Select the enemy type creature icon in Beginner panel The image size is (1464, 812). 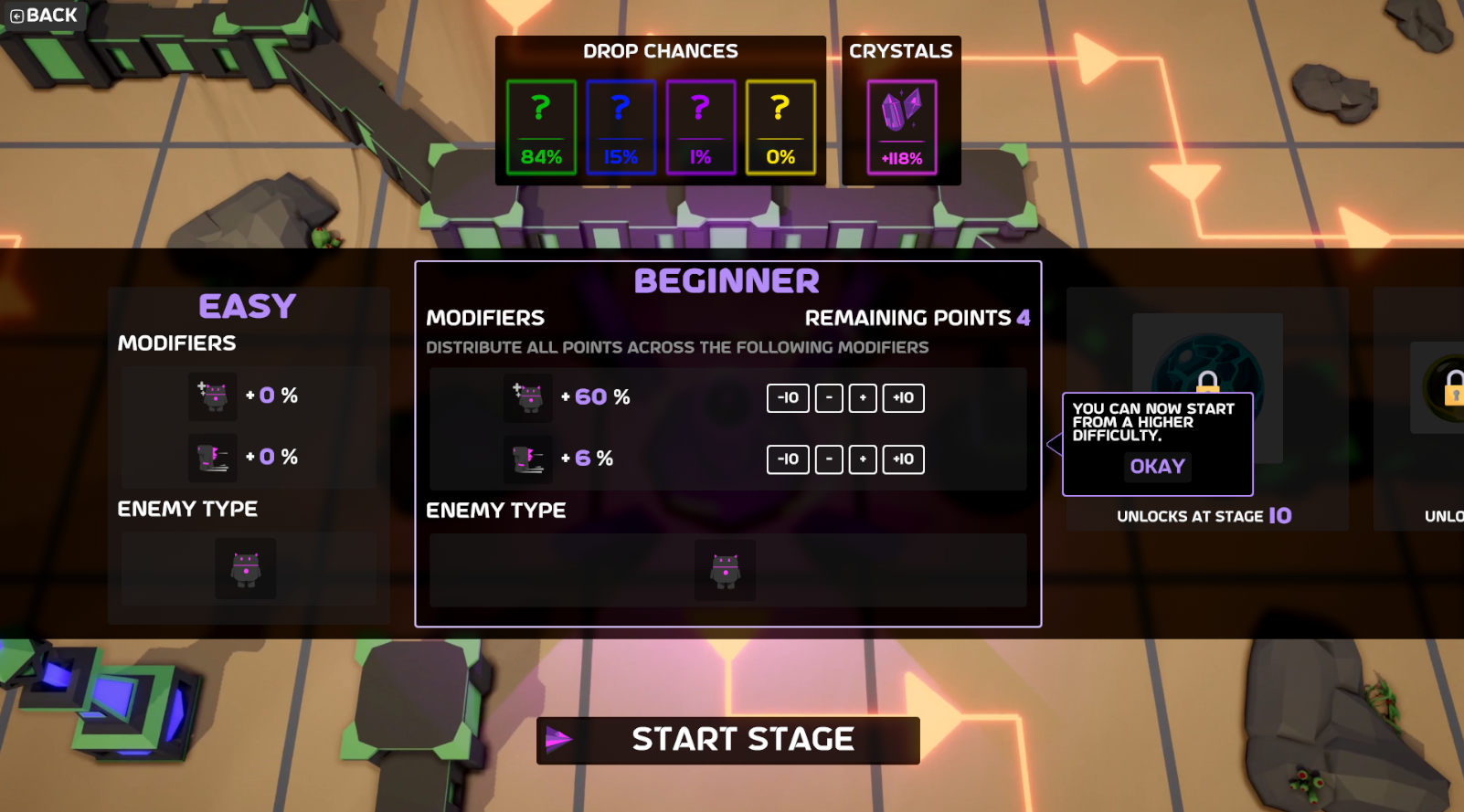(726, 569)
